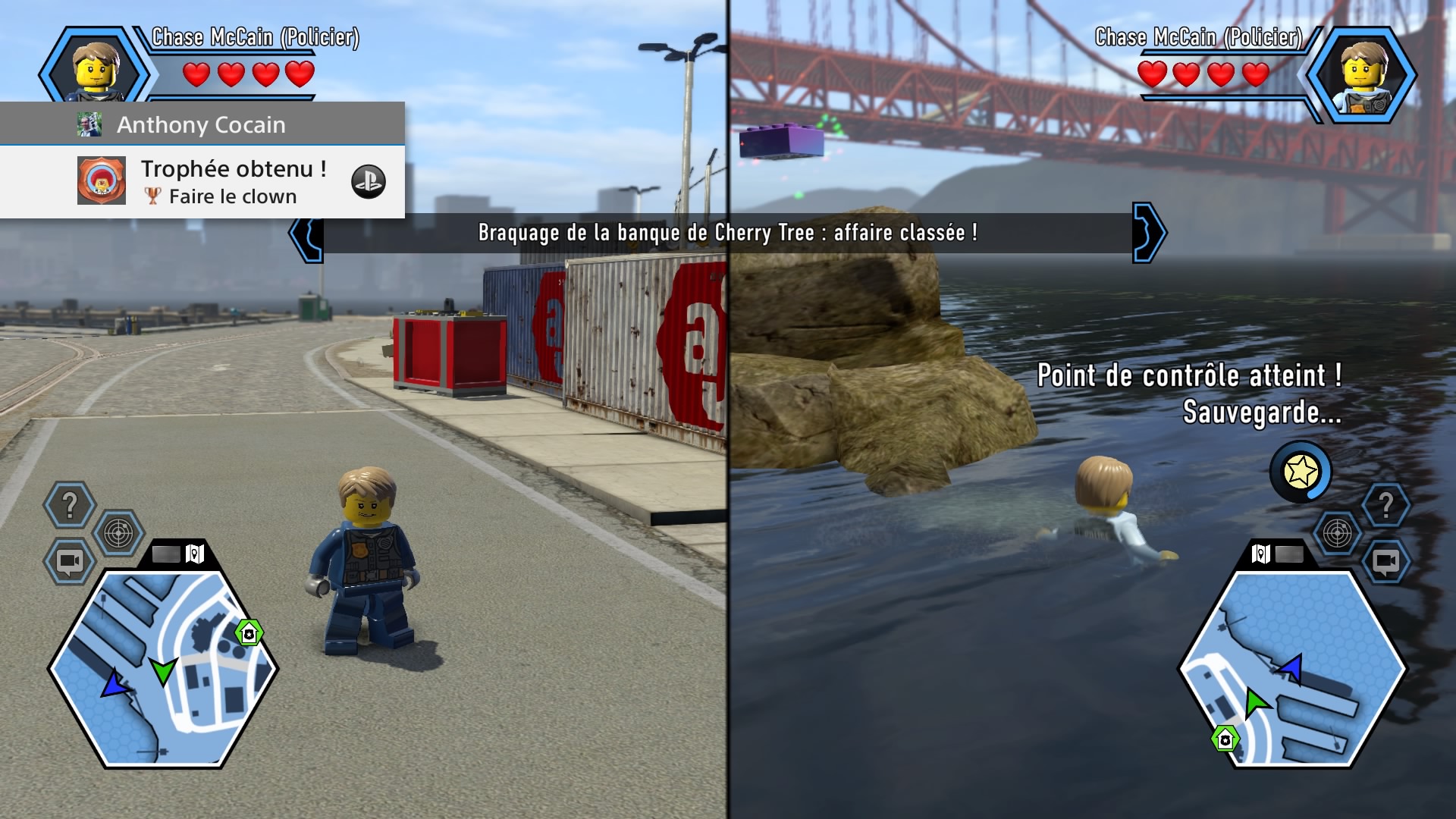Click the map pin icon above the left minimap
The height and width of the screenshot is (819, 1456).
196,554
